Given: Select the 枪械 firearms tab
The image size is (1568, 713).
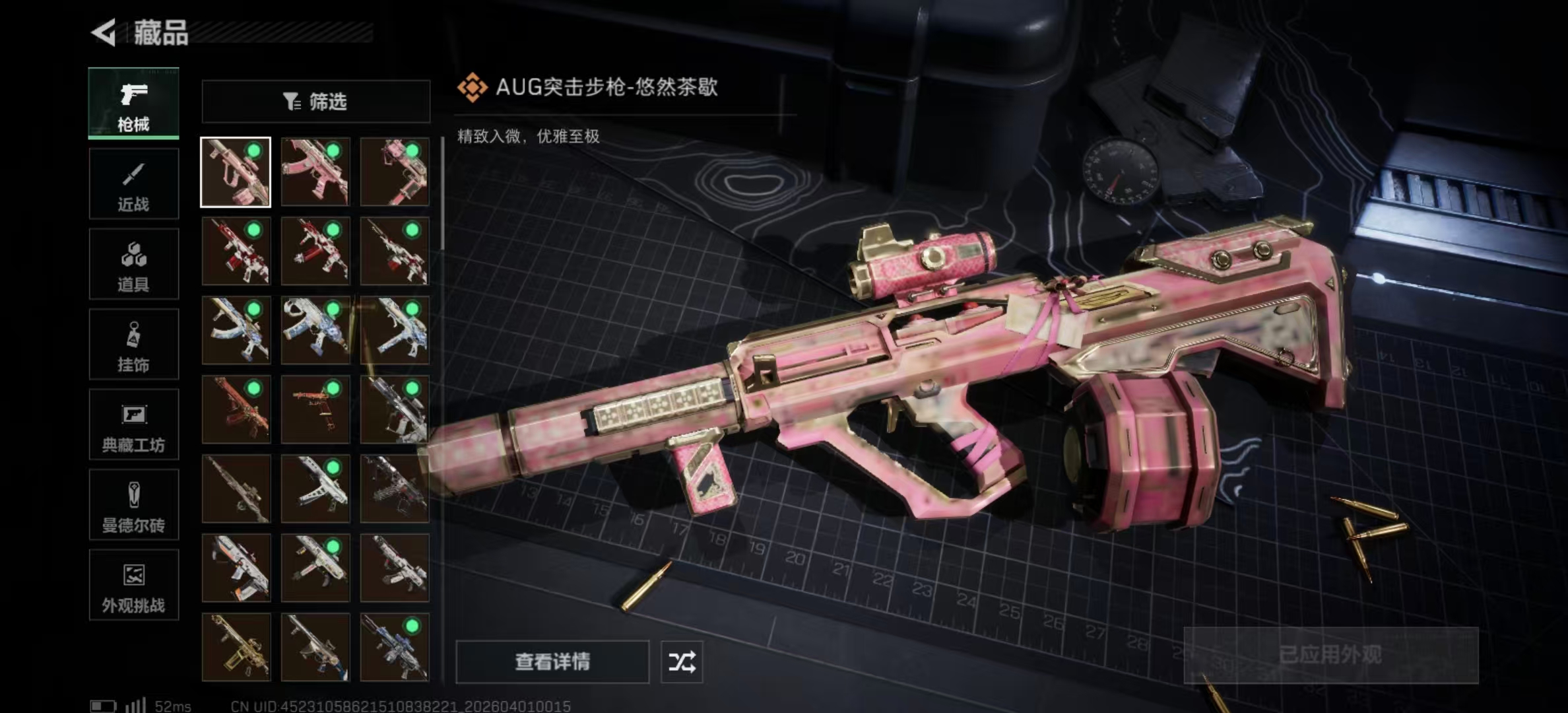Looking at the screenshot, I should pos(133,103).
